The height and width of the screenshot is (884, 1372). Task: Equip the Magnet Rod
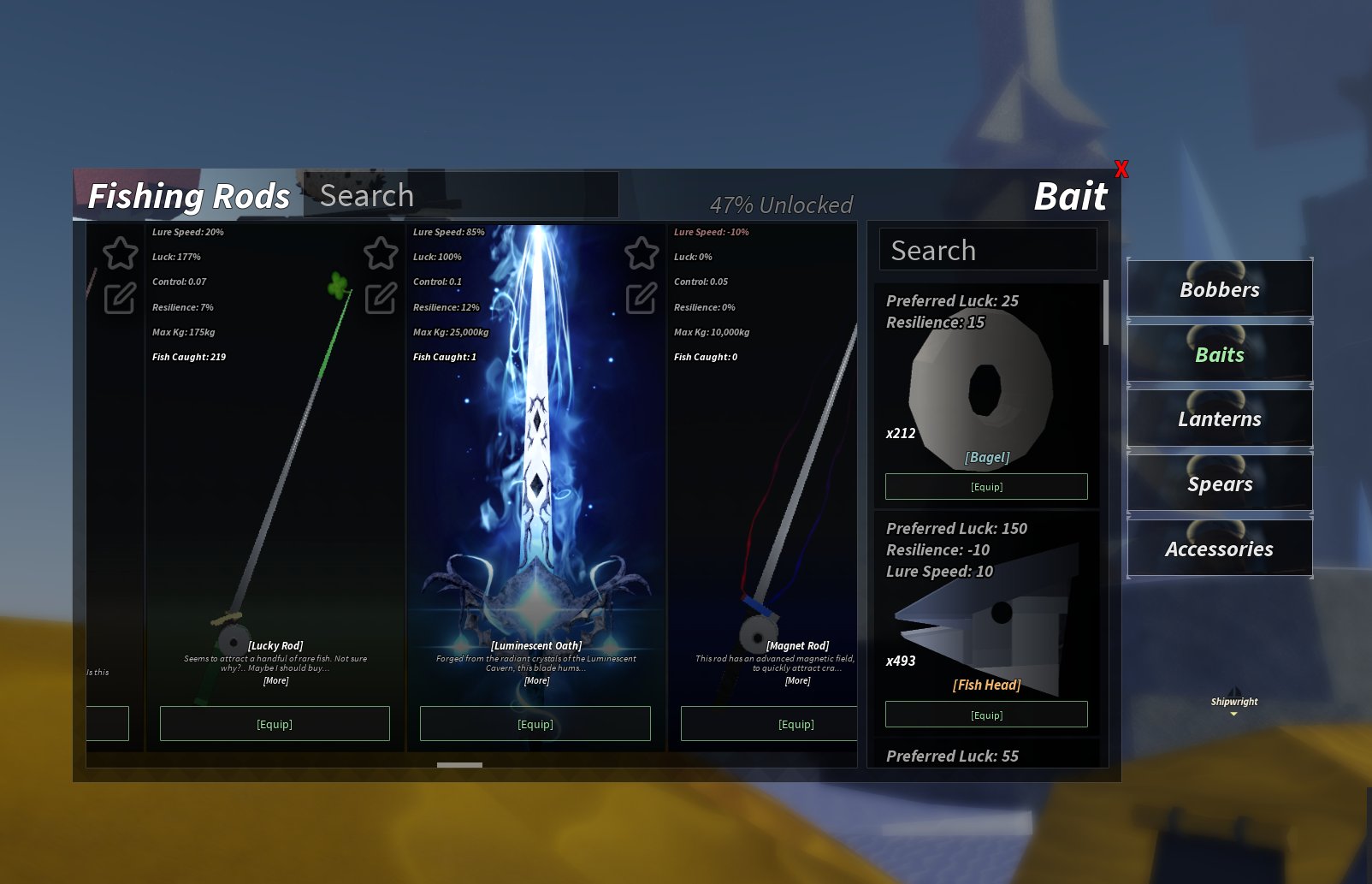770,724
